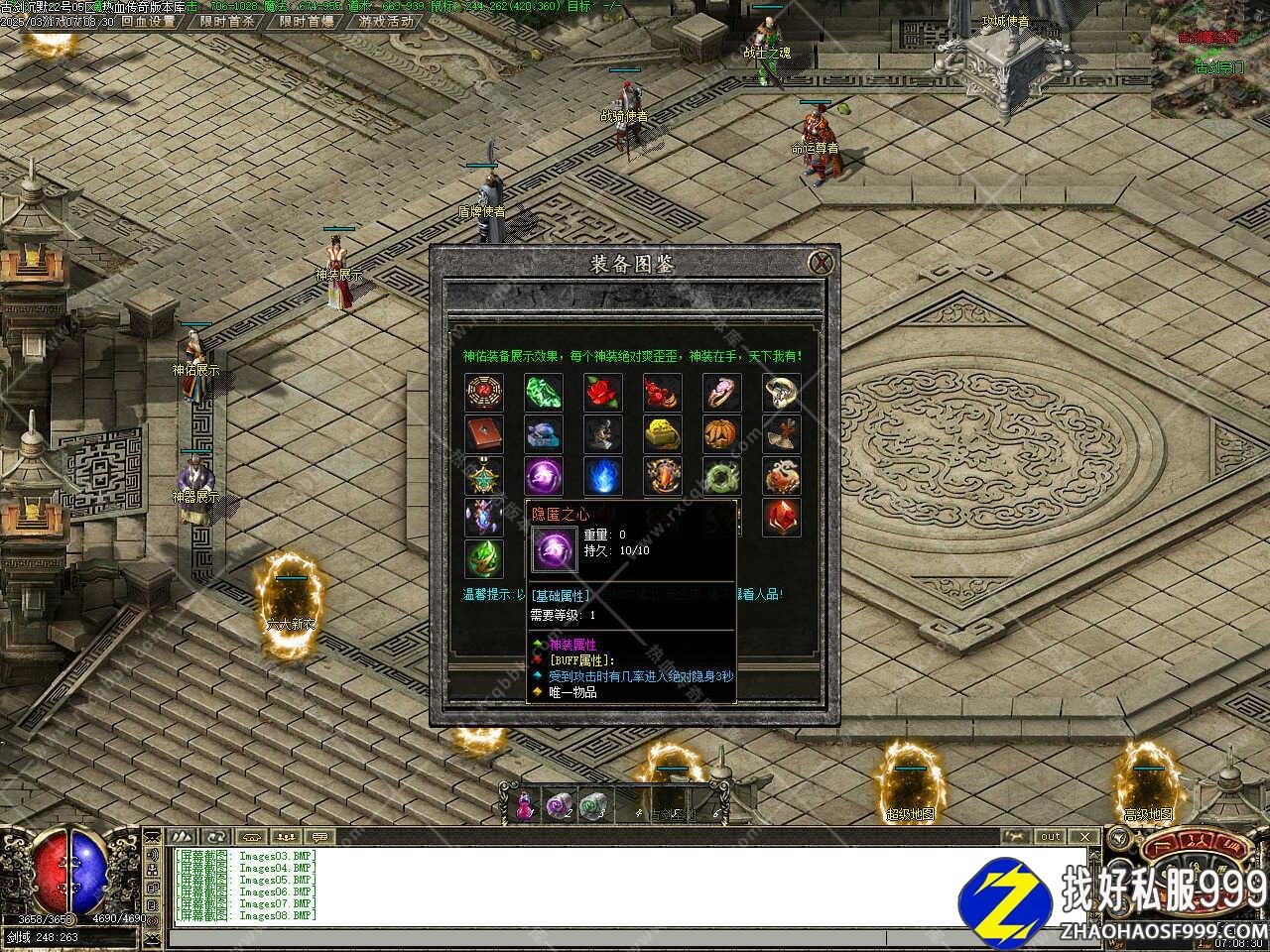Close the 装备图鉴 equipment codex window
The width and height of the screenshot is (1270, 952).
[x=821, y=263]
